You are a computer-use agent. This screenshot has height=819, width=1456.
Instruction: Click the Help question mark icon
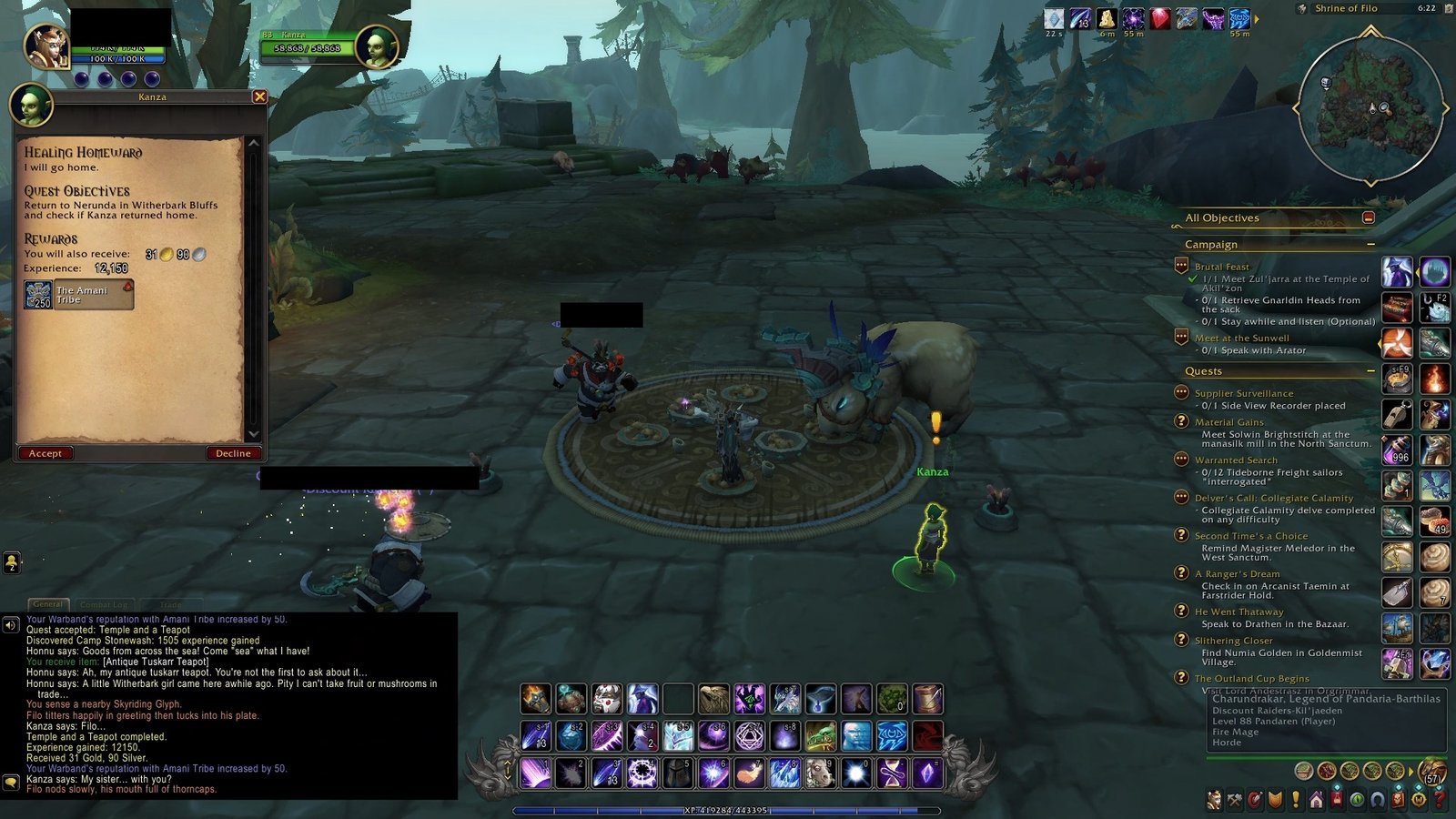click(x=1439, y=796)
